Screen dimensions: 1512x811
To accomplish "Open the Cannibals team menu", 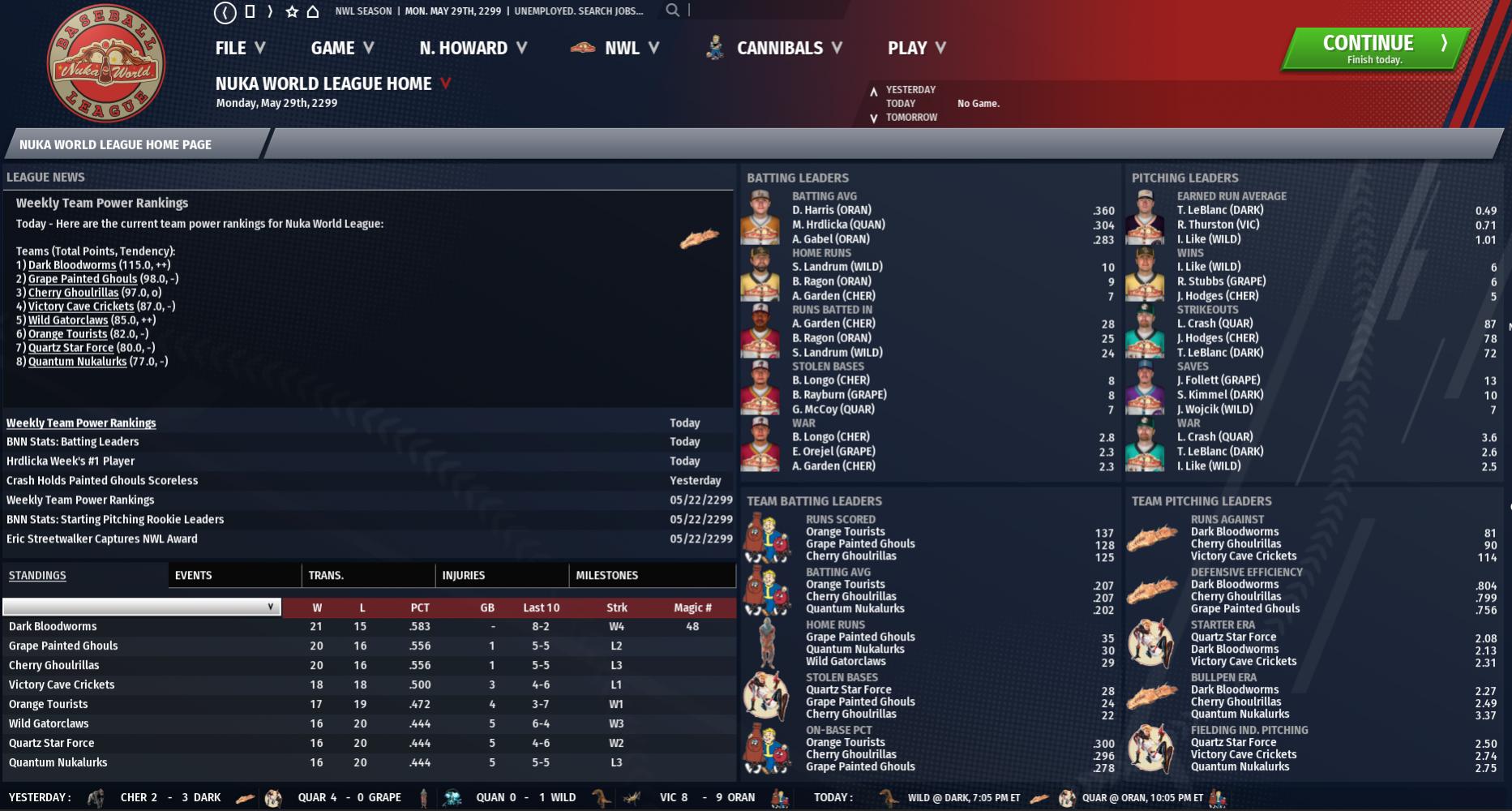I will pyautogui.click(x=788, y=48).
